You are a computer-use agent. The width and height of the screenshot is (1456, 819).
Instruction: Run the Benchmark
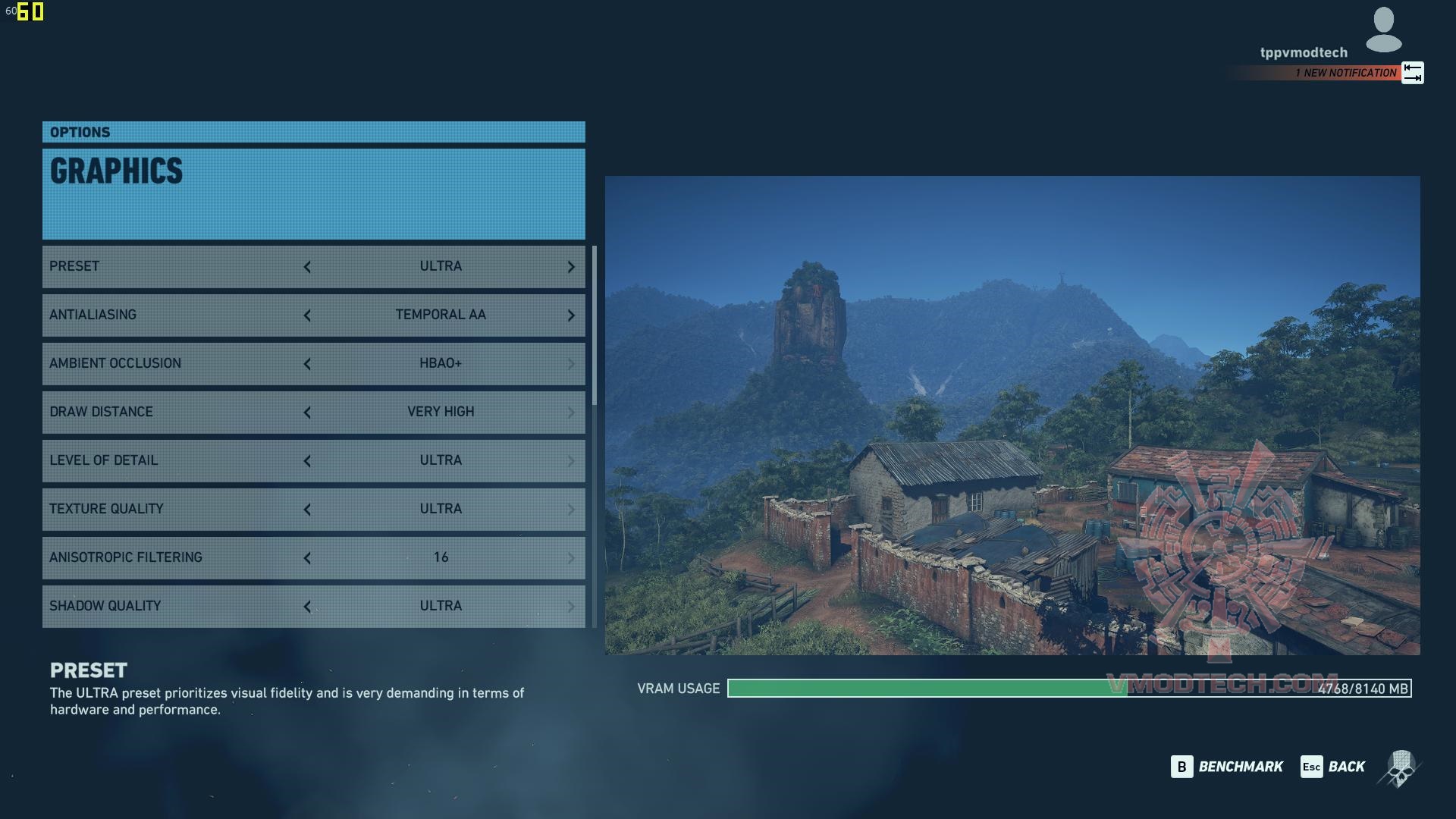(1227, 767)
